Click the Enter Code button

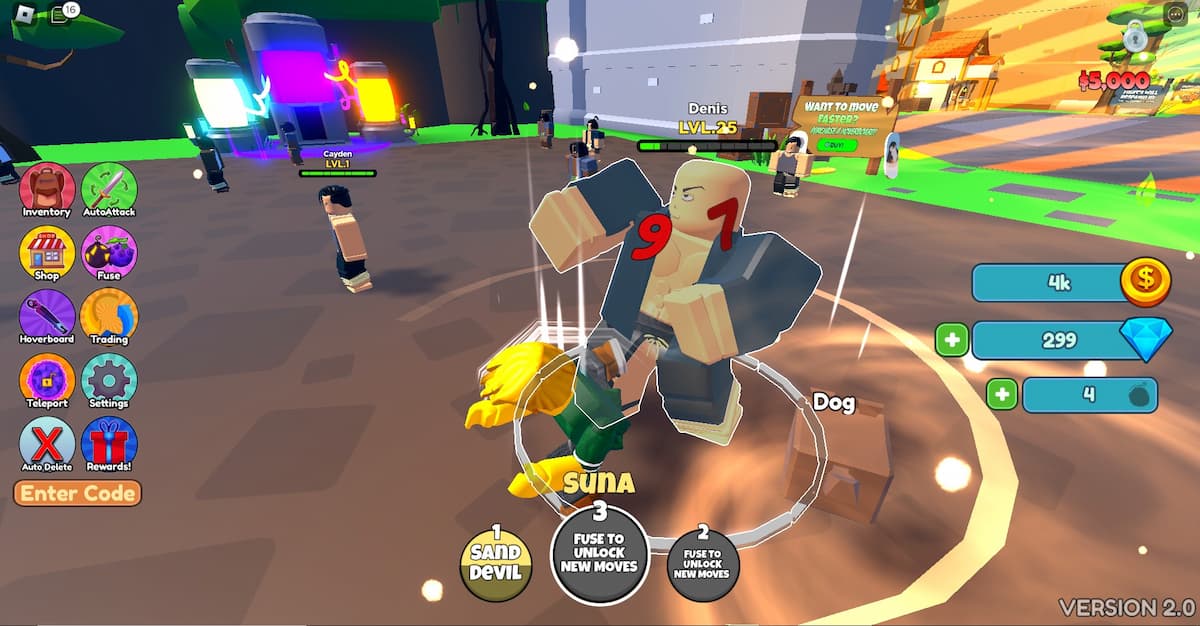coord(77,493)
